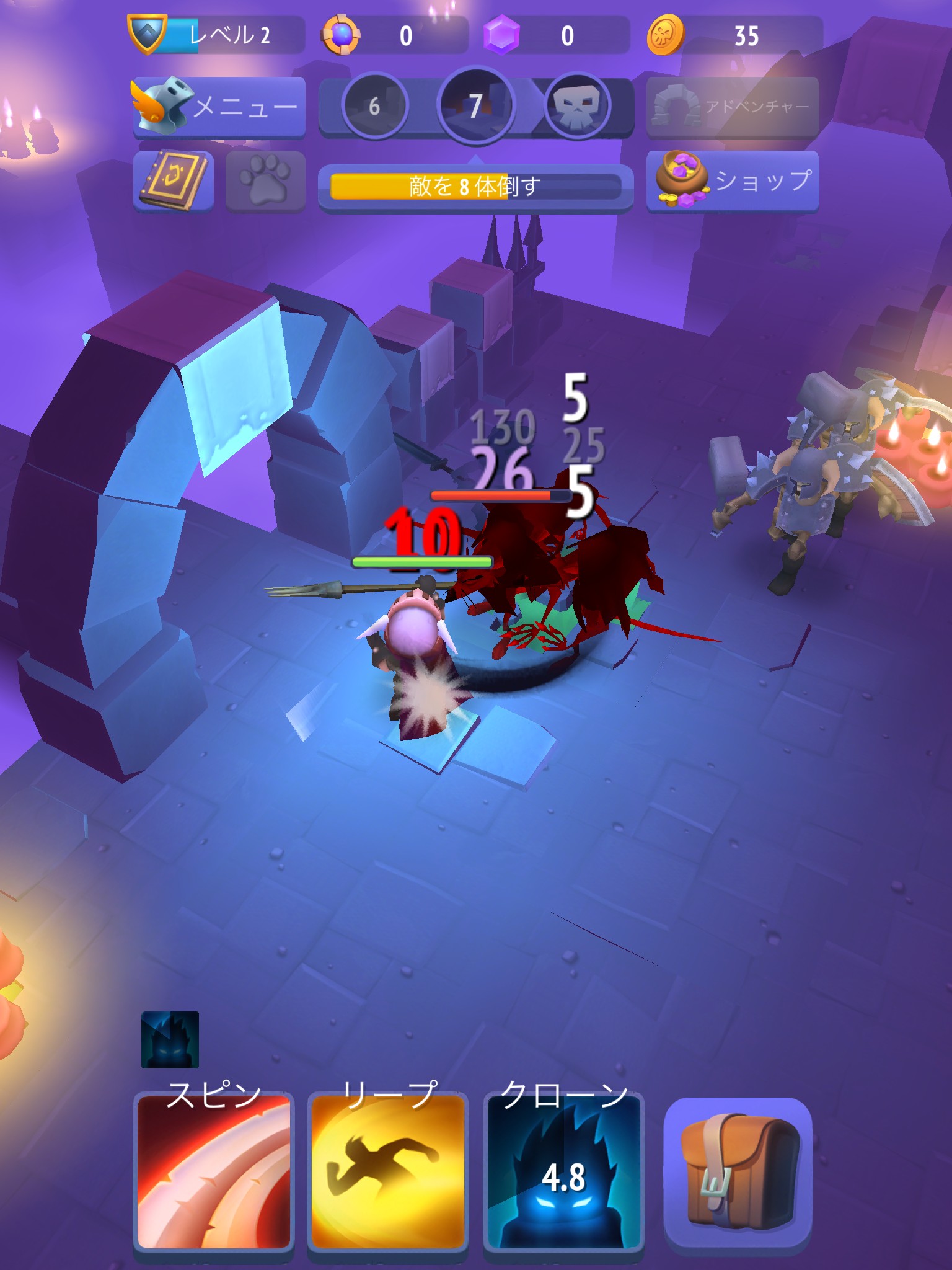Open the golden spellbook icon
952x1270 pixels.
click(173, 181)
